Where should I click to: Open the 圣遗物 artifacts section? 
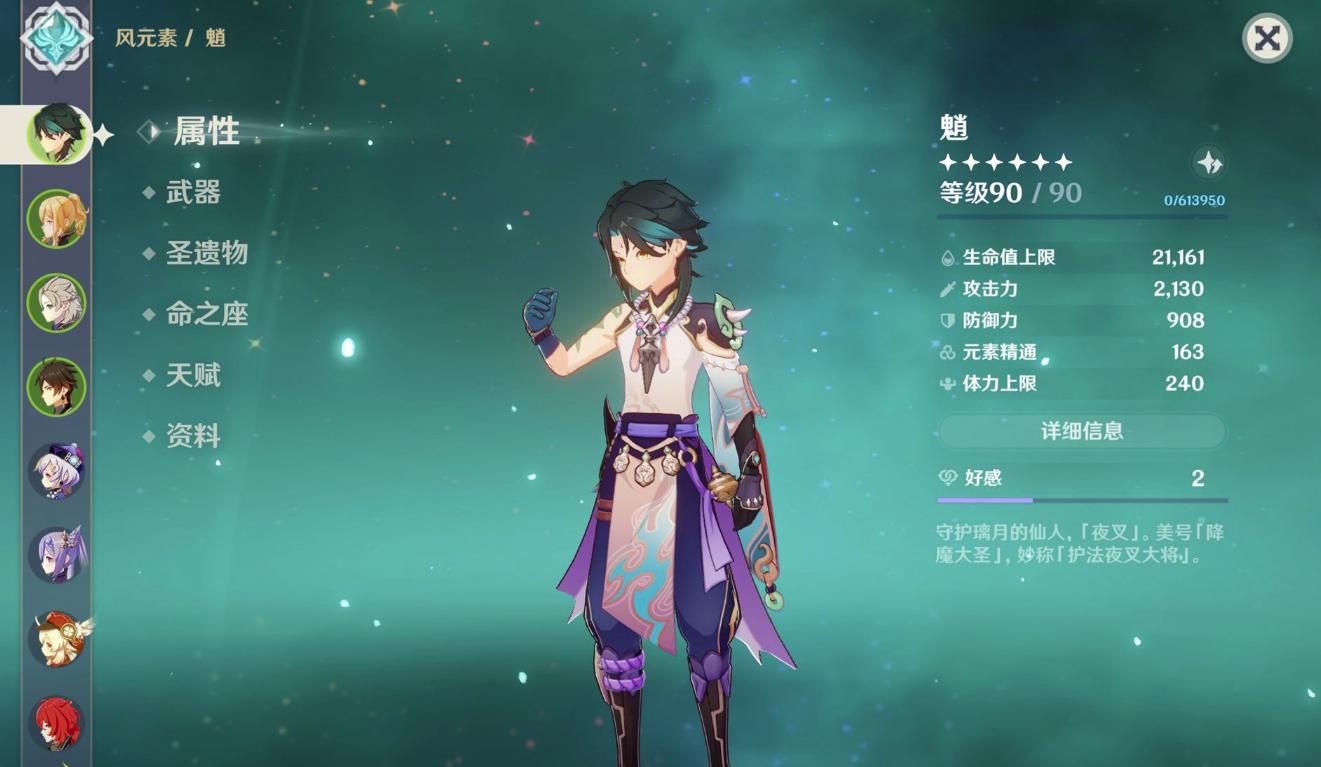[205, 254]
